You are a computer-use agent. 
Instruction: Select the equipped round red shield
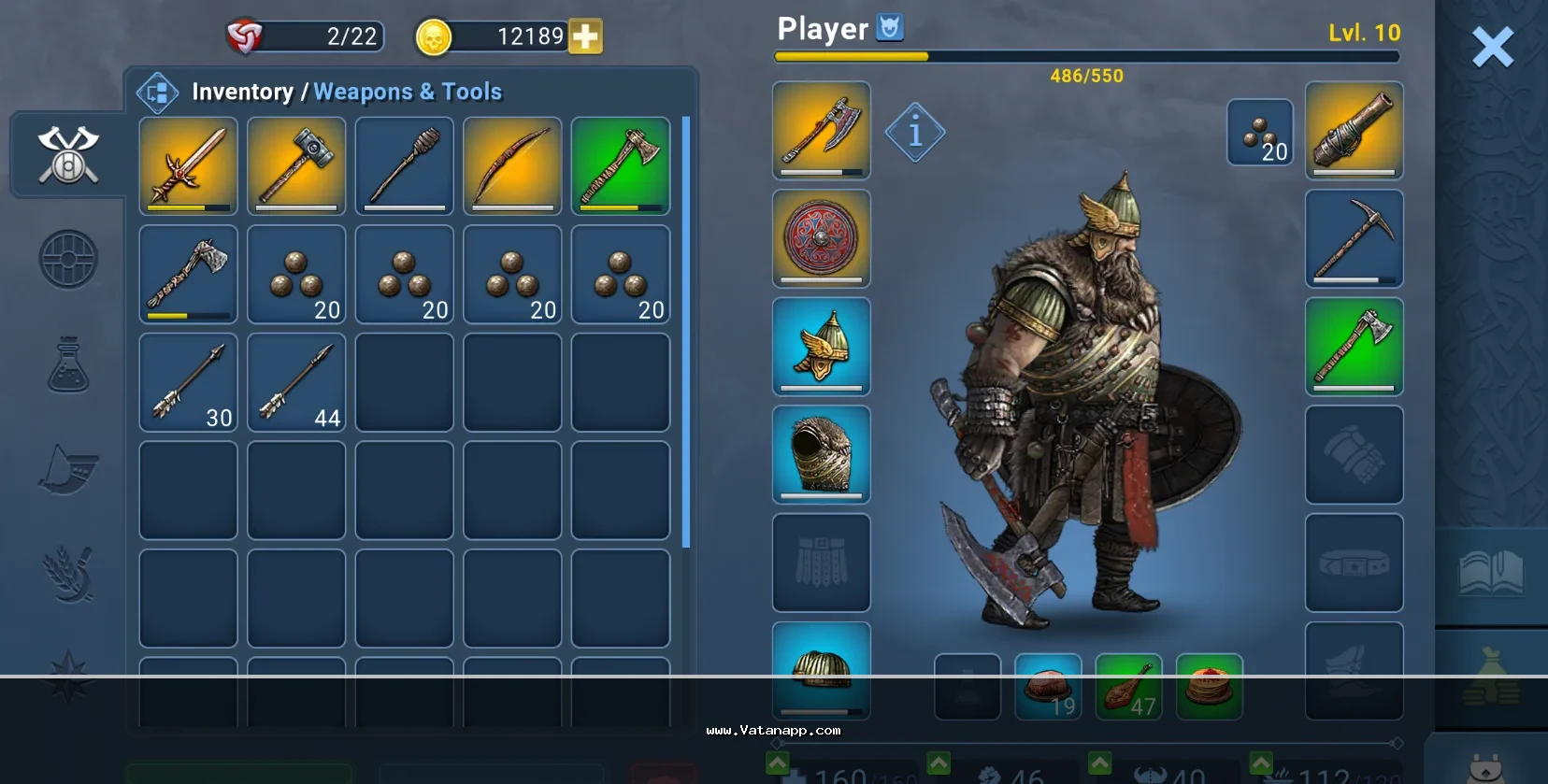(x=821, y=238)
